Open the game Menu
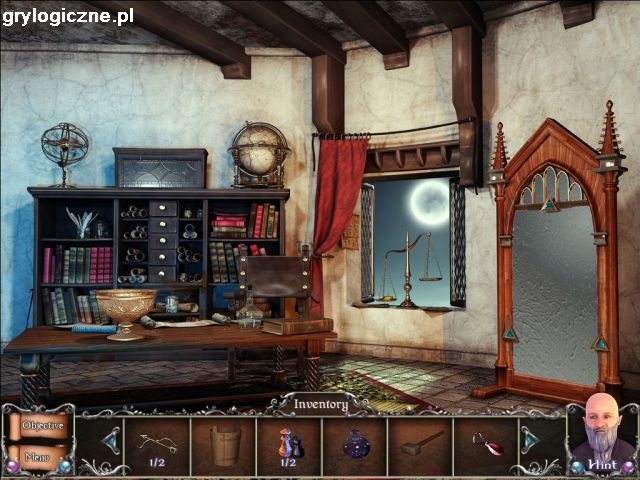 (x=38, y=457)
